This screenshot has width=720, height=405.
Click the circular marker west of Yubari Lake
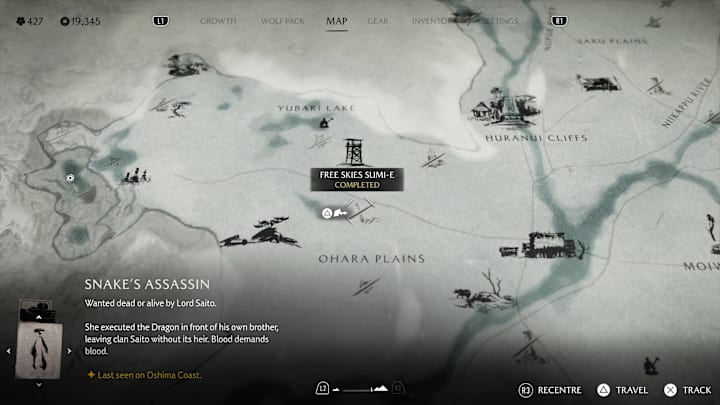(70, 178)
